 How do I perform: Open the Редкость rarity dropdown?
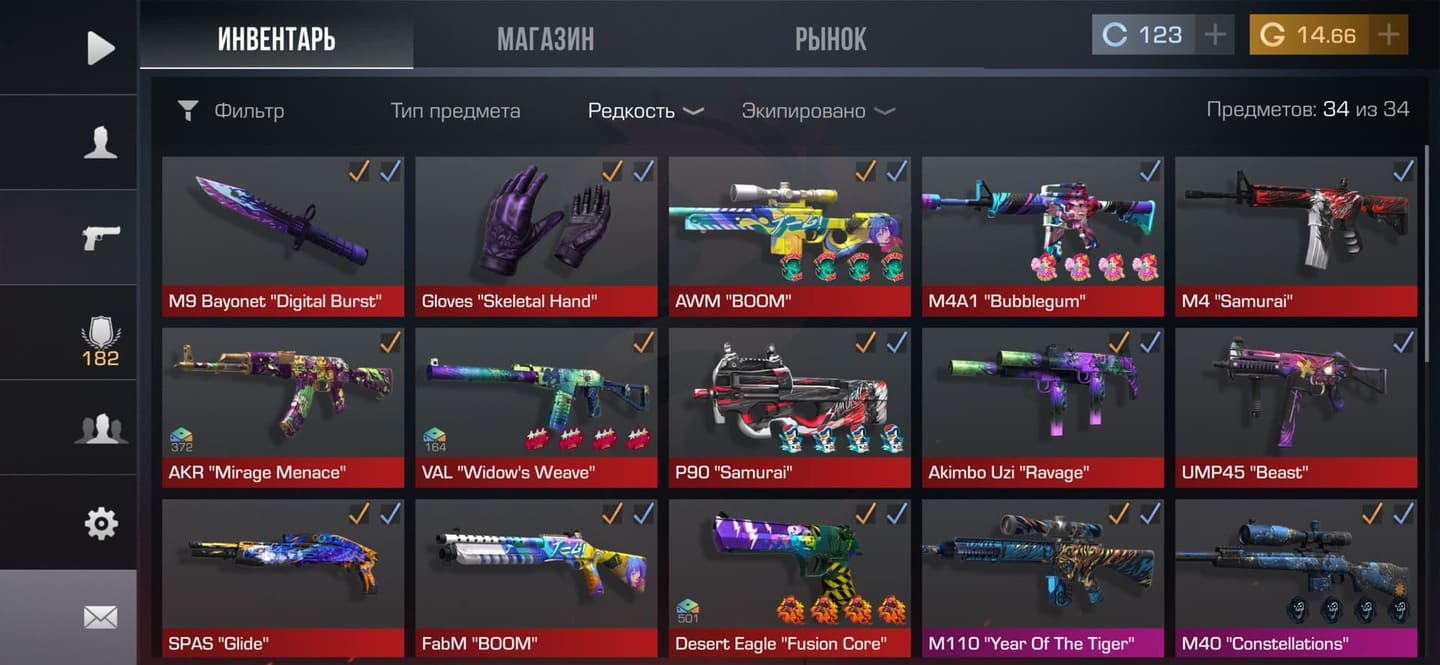645,111
